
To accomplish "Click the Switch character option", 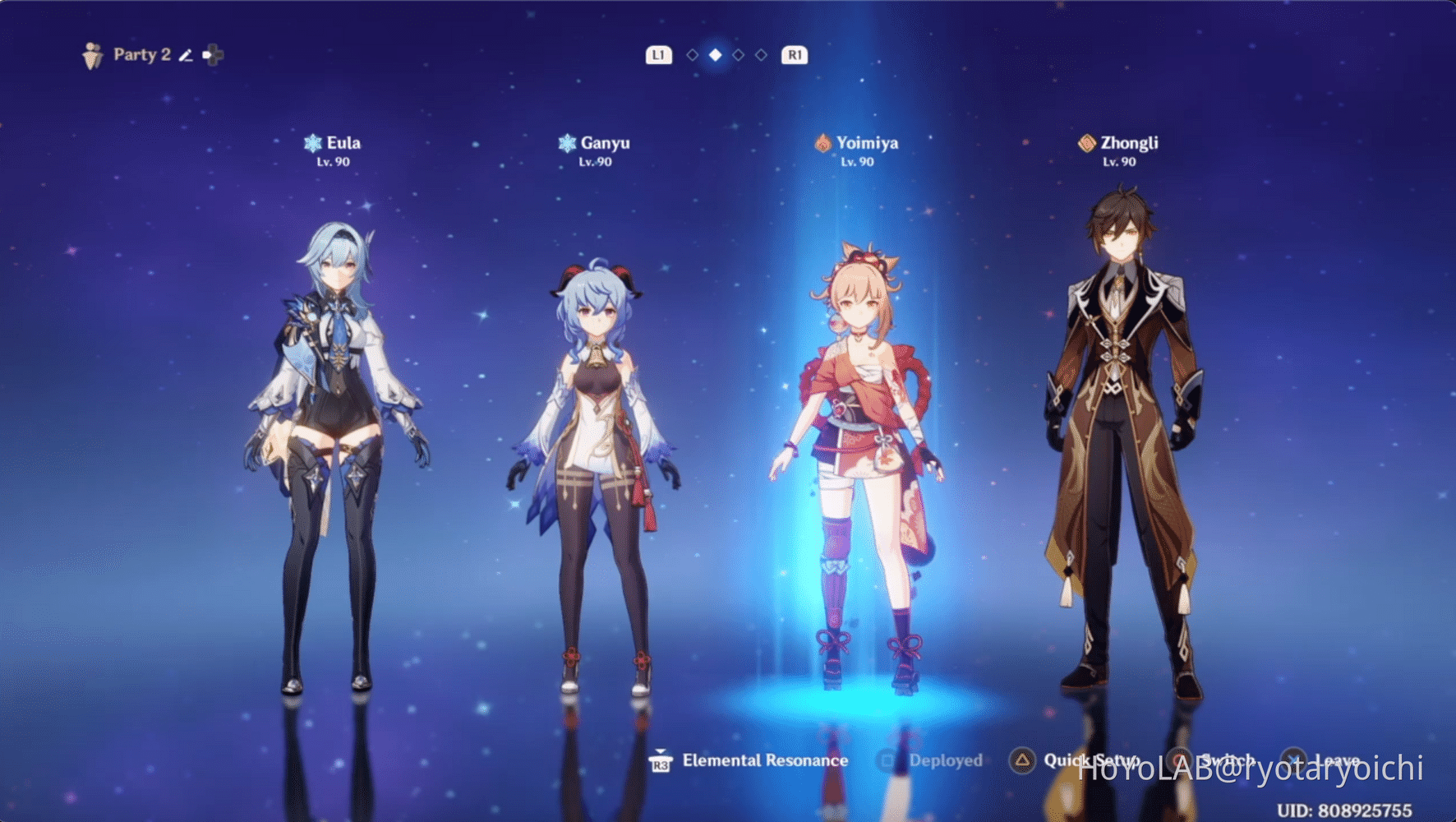I will coord(1216,760).
